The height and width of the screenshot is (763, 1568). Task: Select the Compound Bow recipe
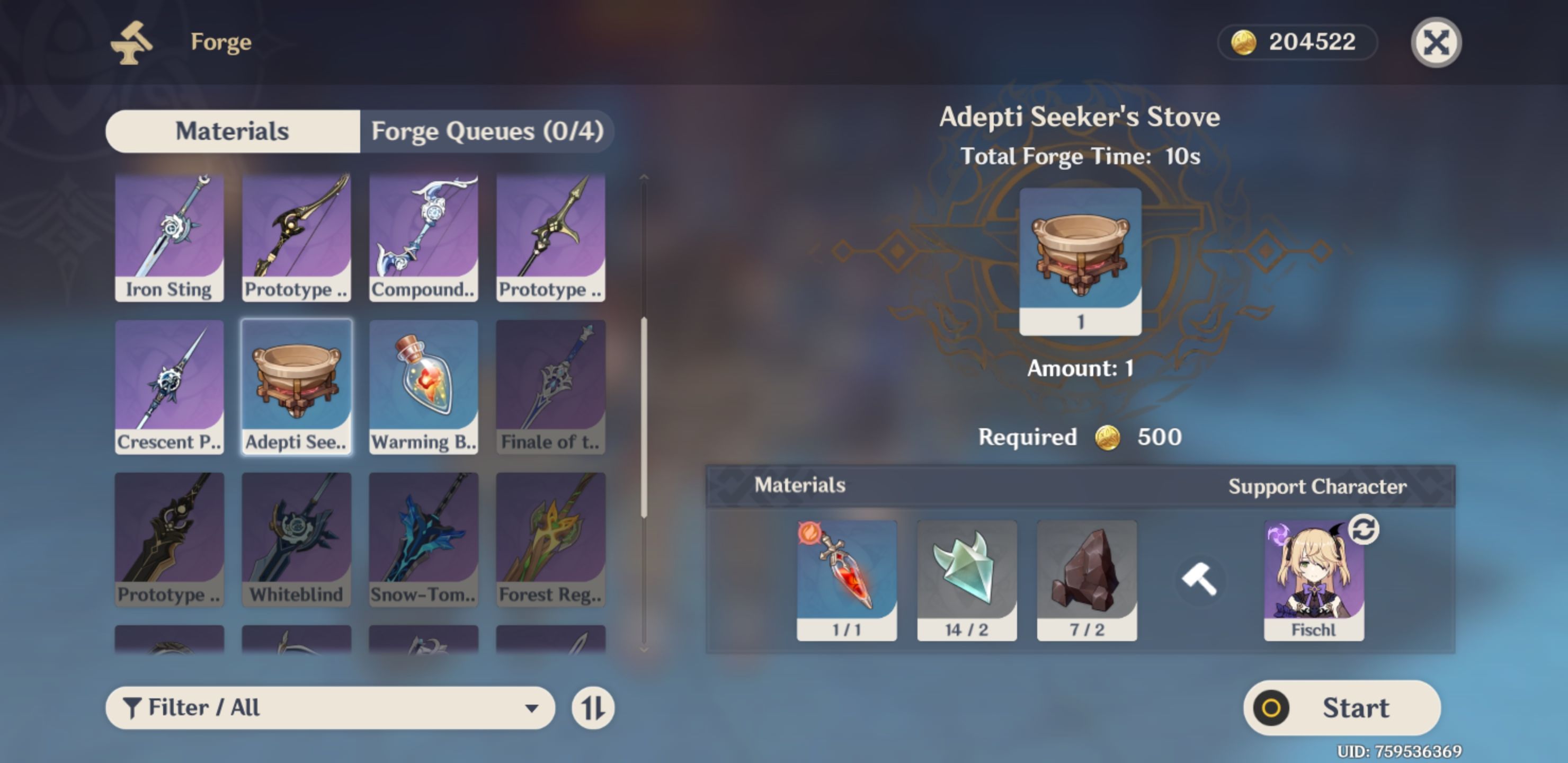click(x=424, y=237)
